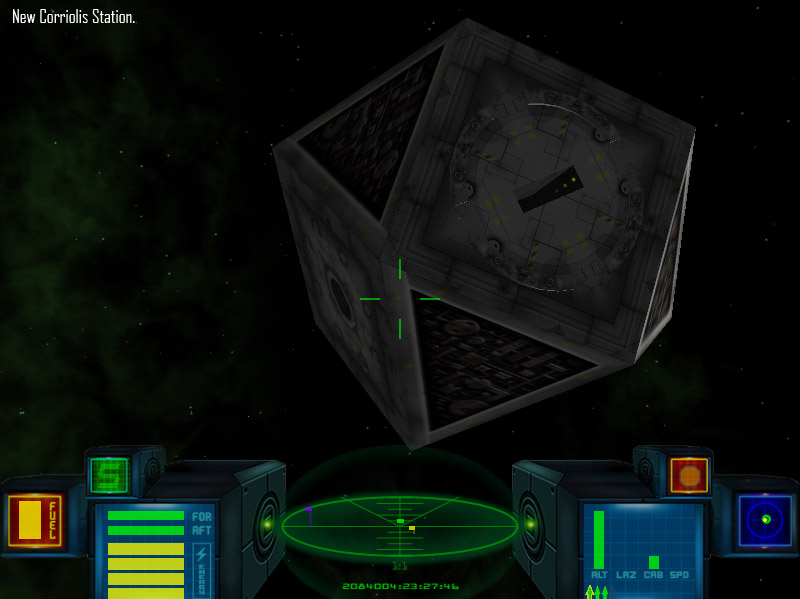Select the orange status light indicator

pyautogui.click(x=689, y=475)
